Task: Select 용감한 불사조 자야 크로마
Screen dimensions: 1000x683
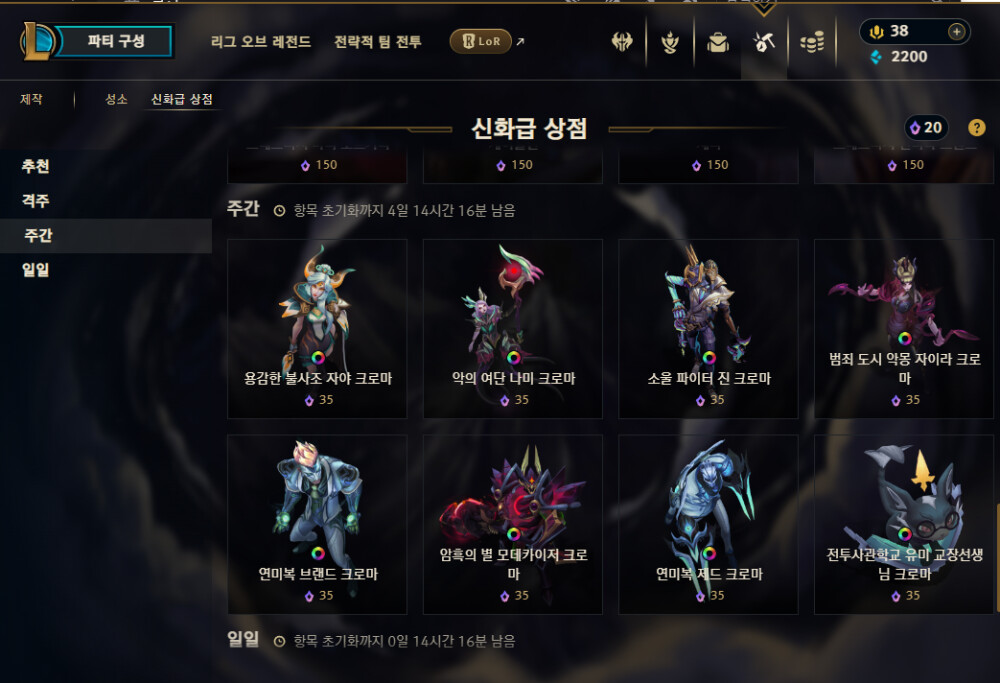Action: [x=317, y=328]
